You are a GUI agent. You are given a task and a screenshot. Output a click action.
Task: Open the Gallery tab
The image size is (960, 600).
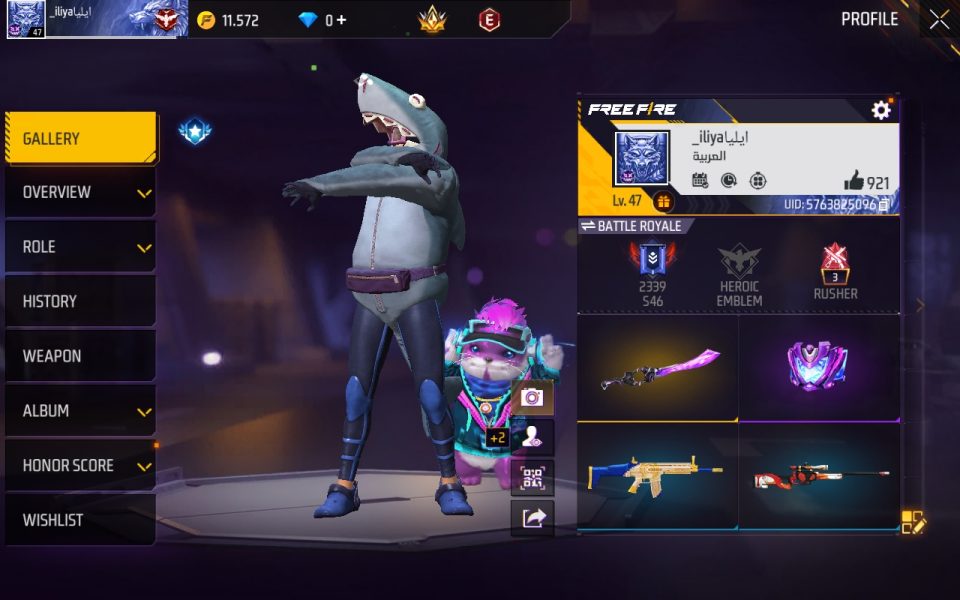(x=80, y=138)
